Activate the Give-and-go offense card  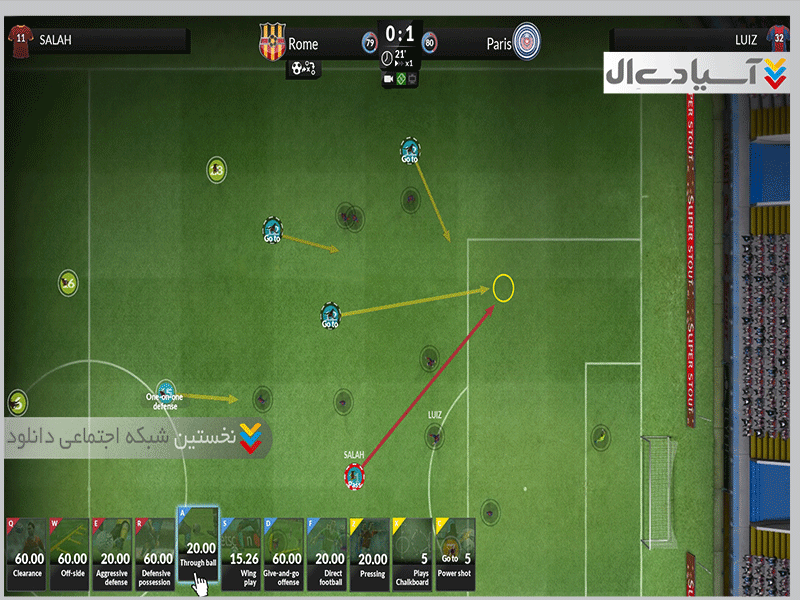[284, 553]
